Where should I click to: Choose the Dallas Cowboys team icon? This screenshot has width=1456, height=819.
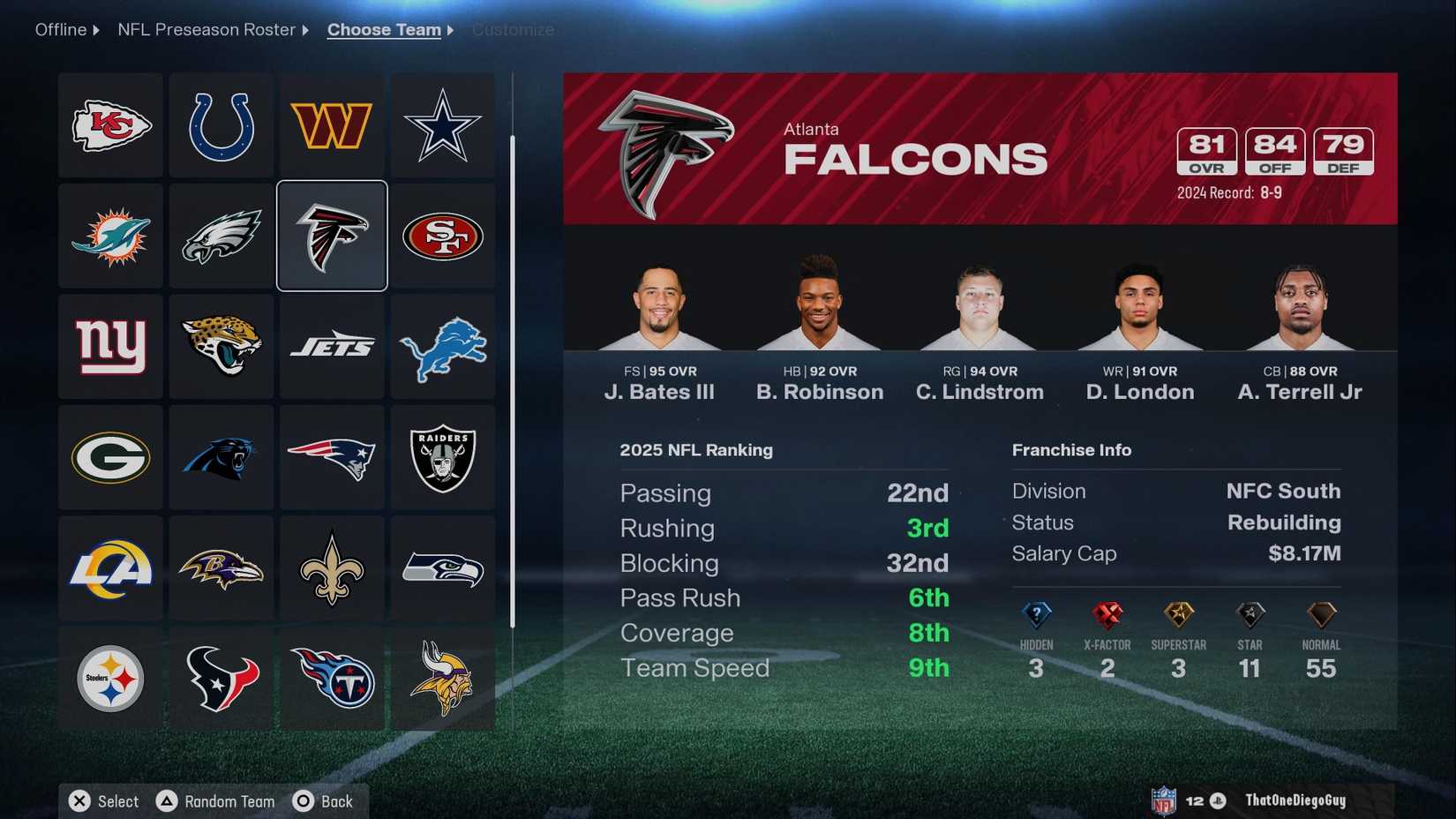click(443, 124)
